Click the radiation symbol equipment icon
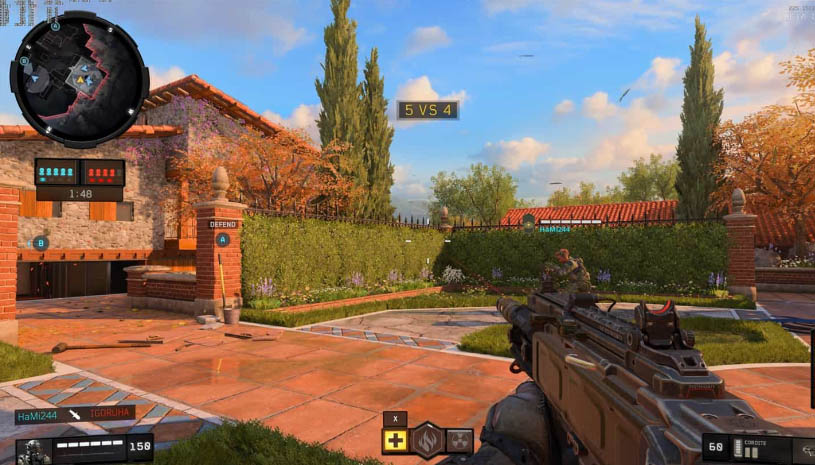Screen dimensions: 815x465 coord(459,440)
